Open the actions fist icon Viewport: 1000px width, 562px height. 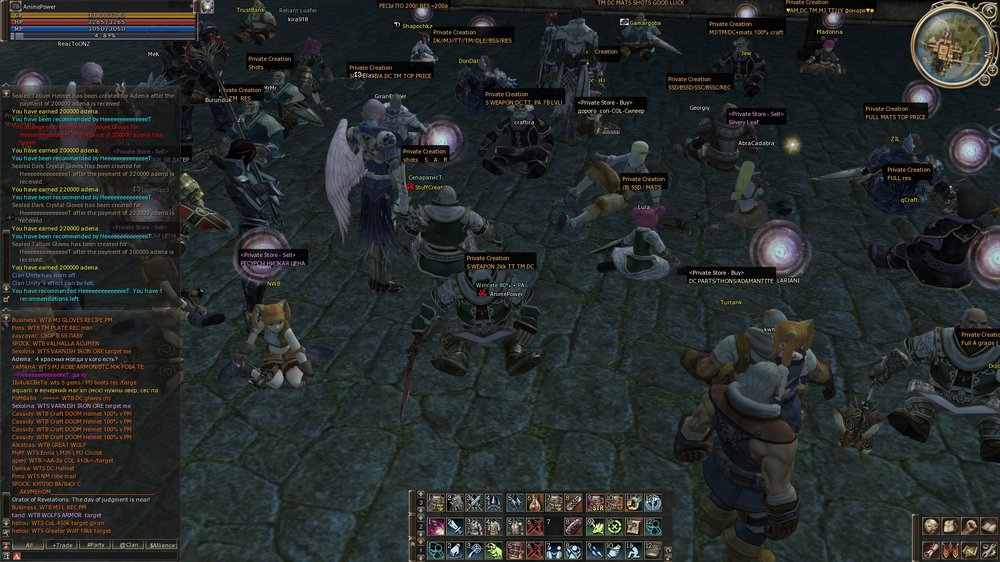pos(969,526)
